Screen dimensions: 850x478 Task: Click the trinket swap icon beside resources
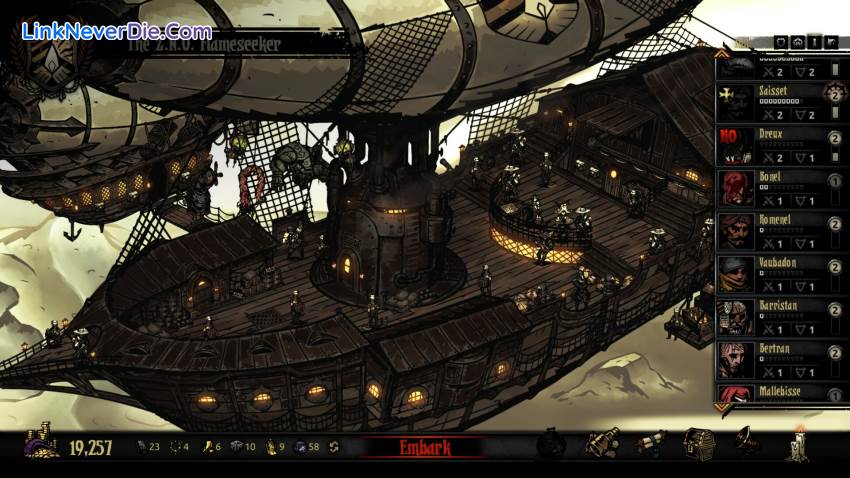(x=333, y=447)
